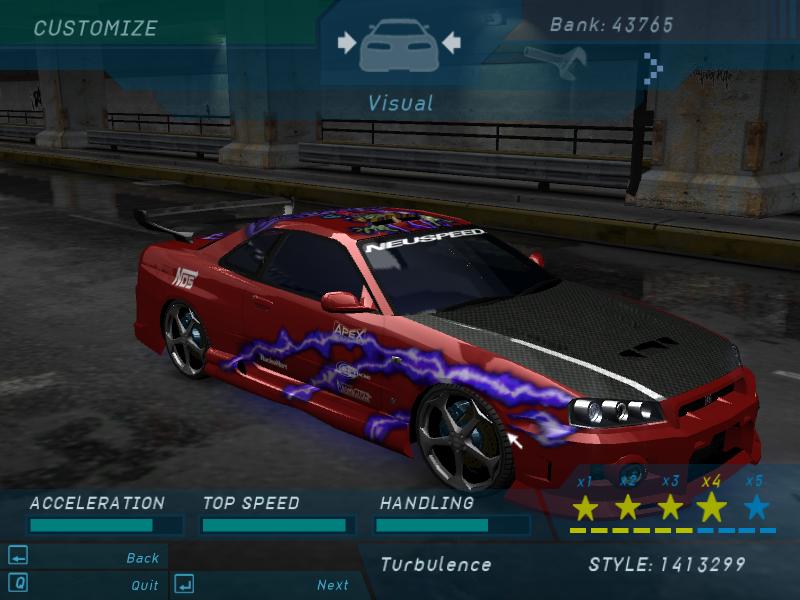
Task: Click the arrow right of the car icon
Action: point(451,42)
